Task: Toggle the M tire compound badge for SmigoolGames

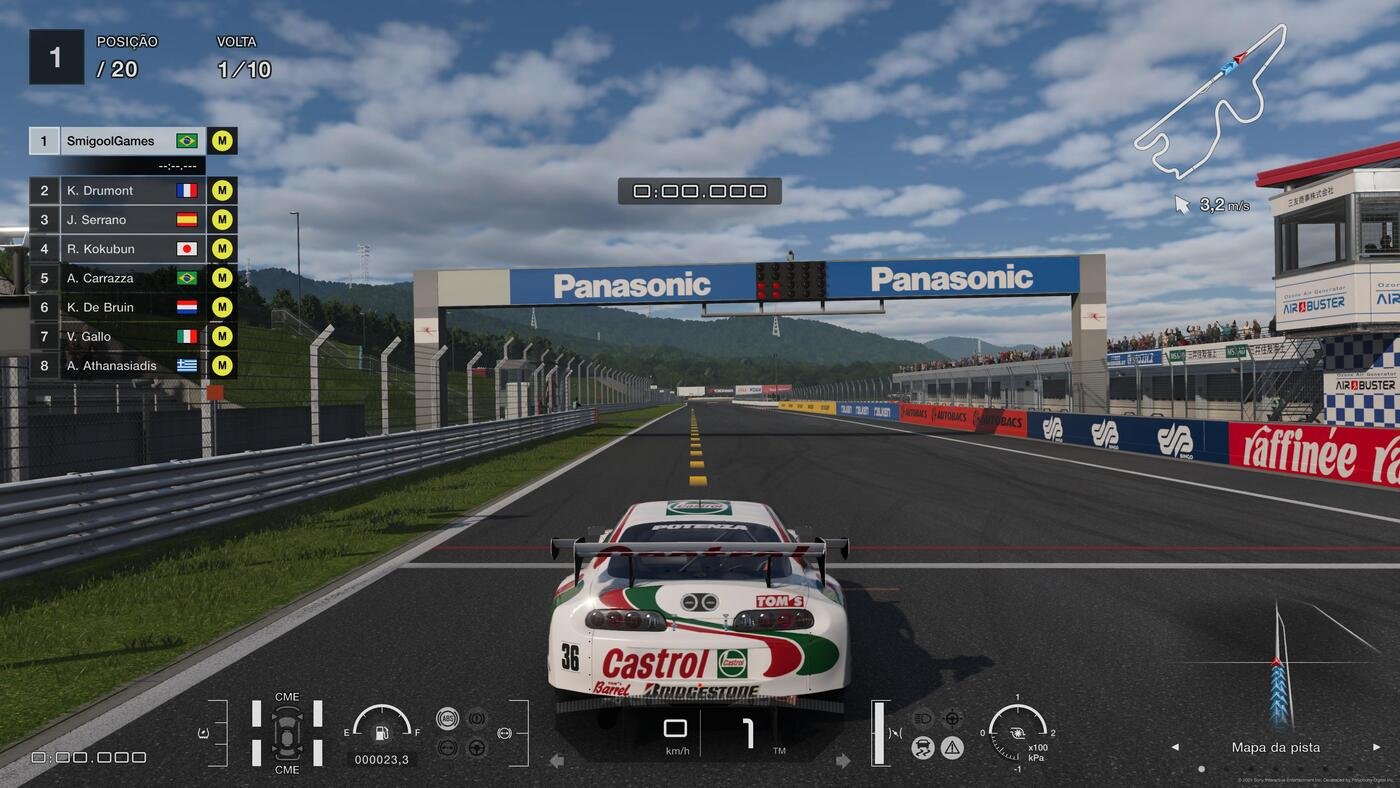Action: tap(221, 140)
